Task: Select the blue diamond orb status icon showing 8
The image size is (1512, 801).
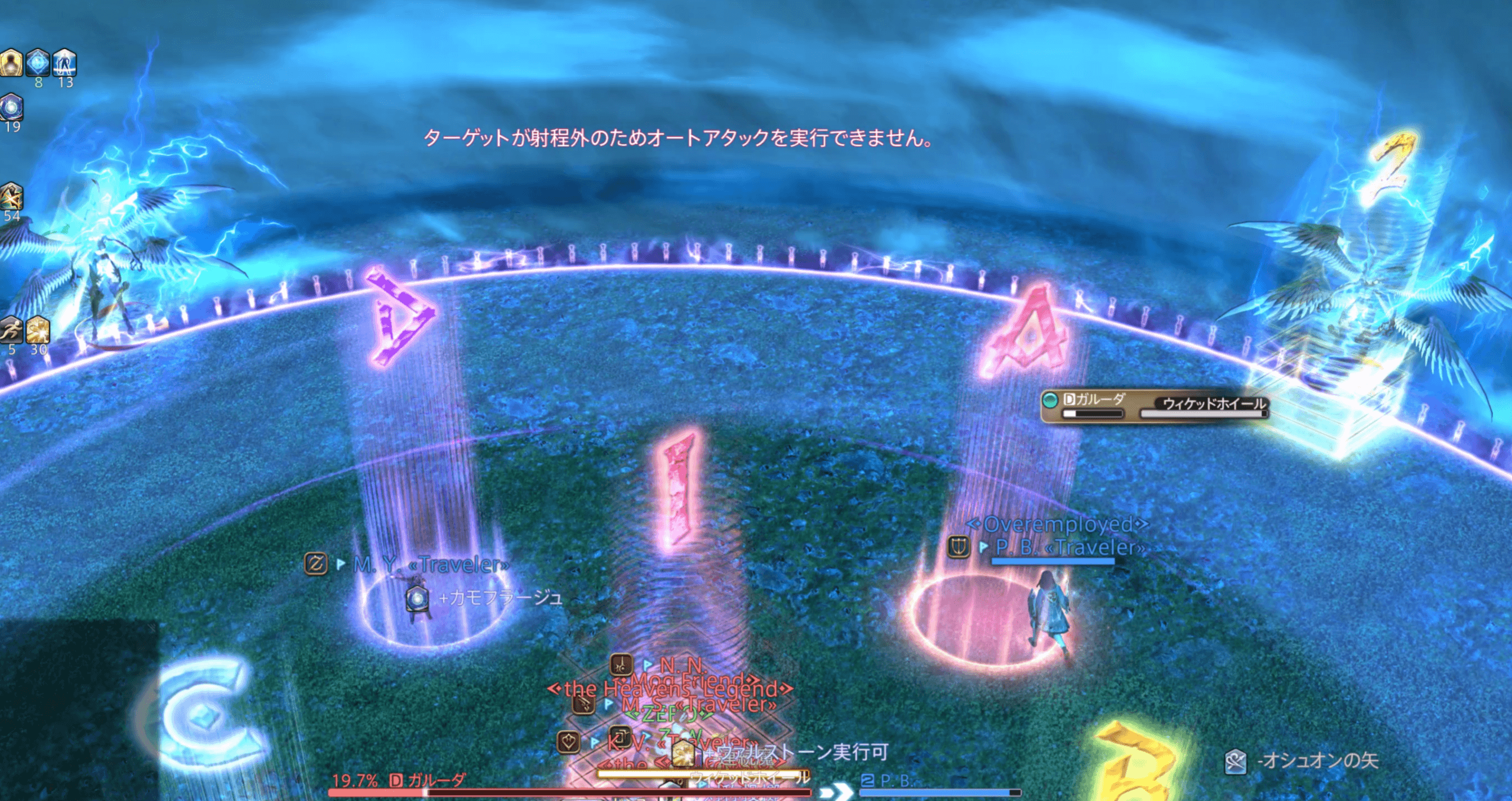Action: (38, 63)
